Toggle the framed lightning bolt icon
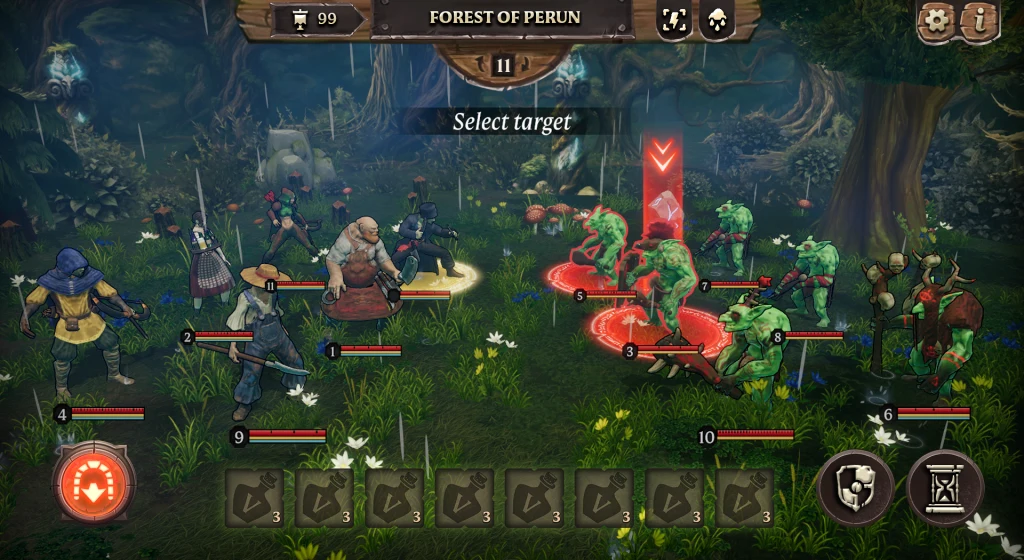Image resolution: width=1024 pixels, height=560 pixels. [x=673, y=20]
